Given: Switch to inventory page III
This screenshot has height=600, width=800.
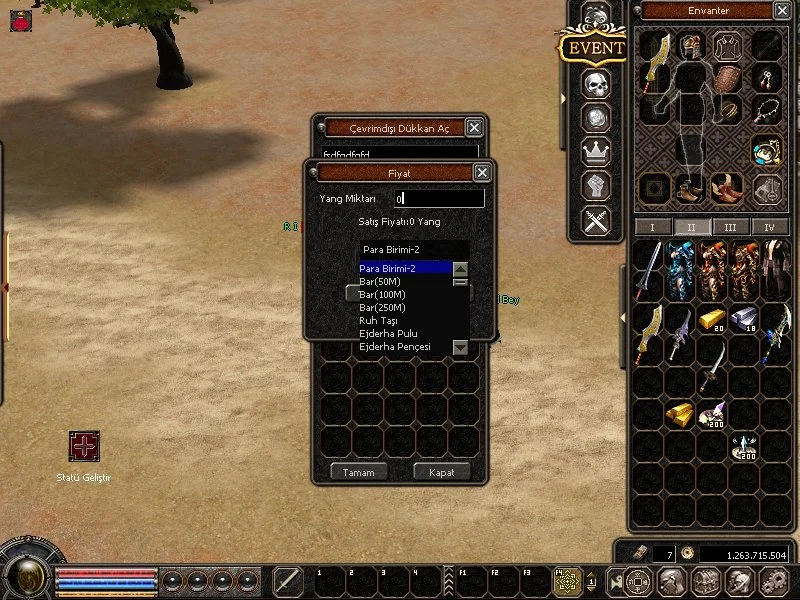Looking at the screenshot, I should tap(730, 228).
